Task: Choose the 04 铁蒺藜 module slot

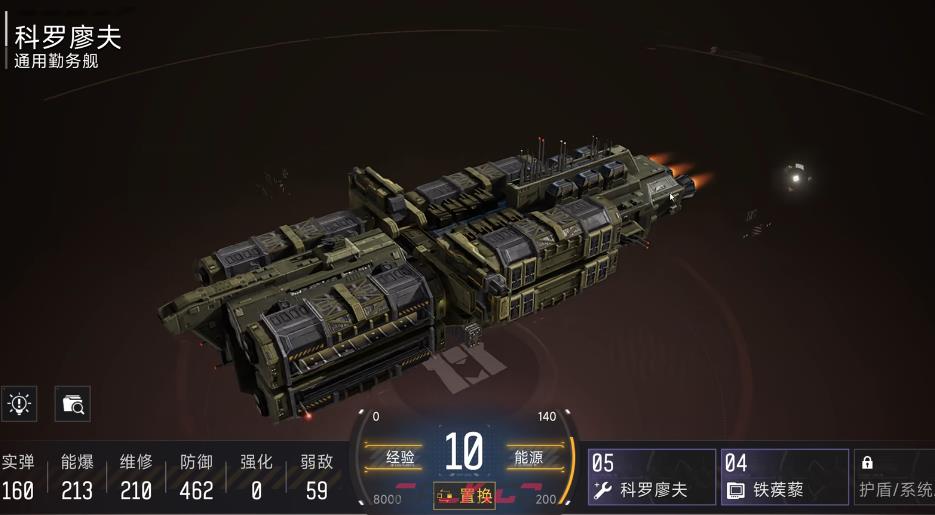Action: [784, 477]
